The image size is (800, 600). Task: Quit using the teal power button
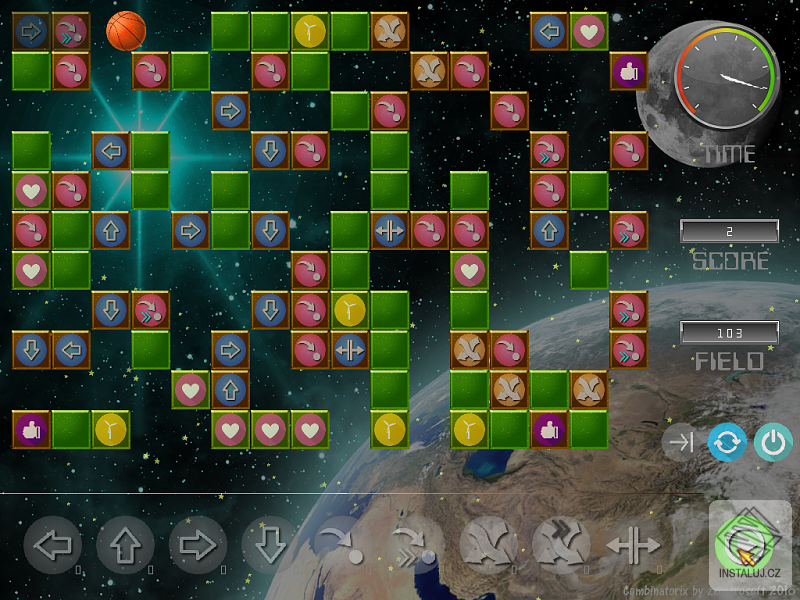click(x=771, y=443)
